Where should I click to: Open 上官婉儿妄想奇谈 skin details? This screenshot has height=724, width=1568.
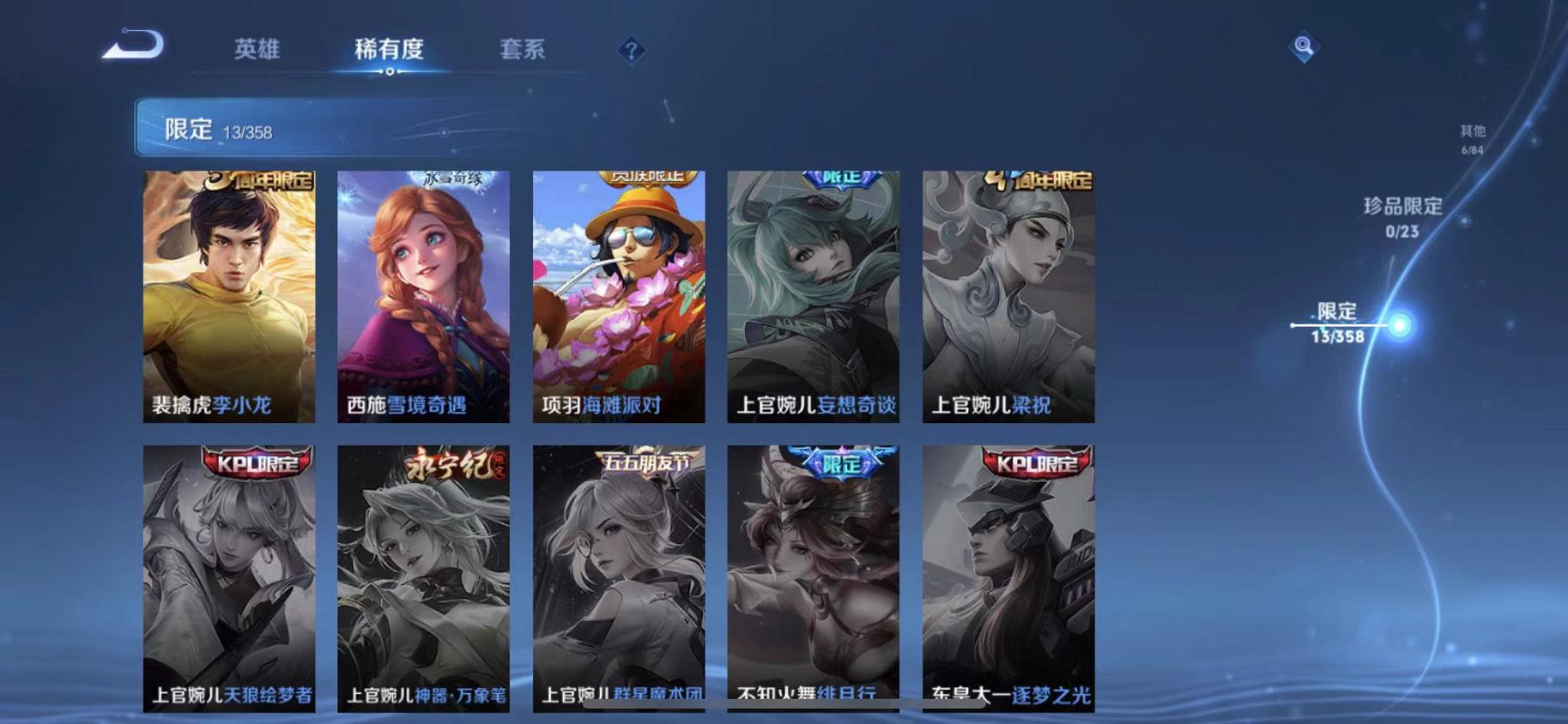point(812,296)
